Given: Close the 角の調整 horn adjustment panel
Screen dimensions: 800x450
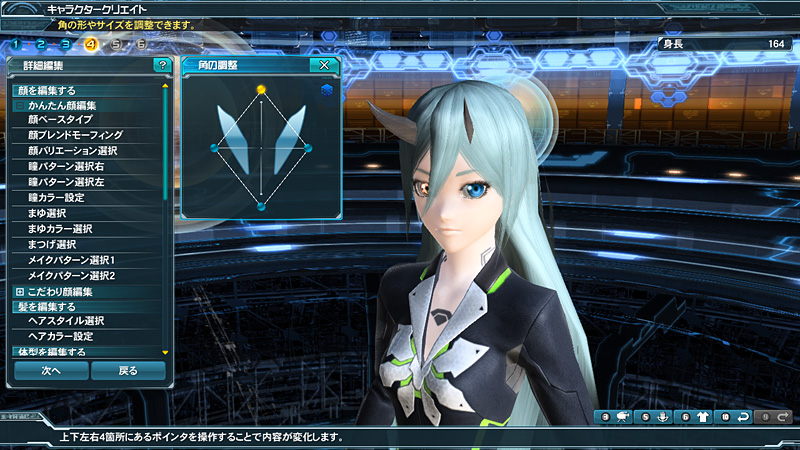Looking at the screenshot, I should [x=322, y=65].
